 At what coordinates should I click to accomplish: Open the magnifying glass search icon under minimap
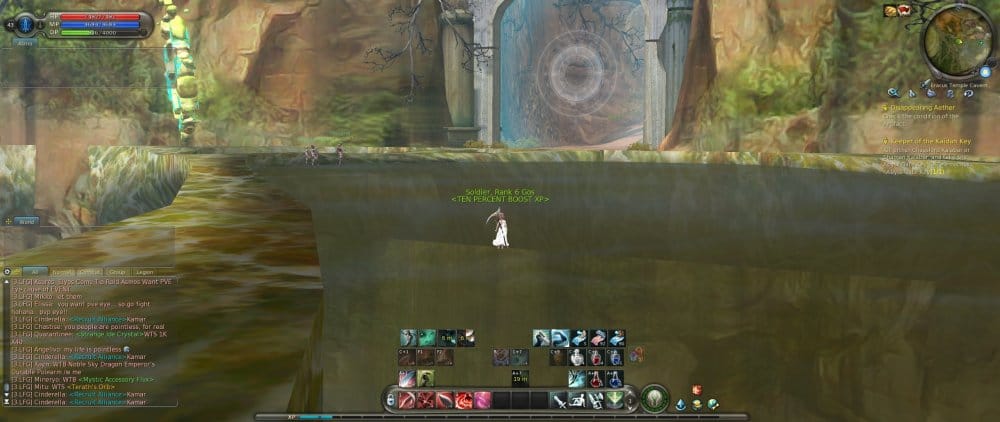pyautogui.click(x=893, y=94)
